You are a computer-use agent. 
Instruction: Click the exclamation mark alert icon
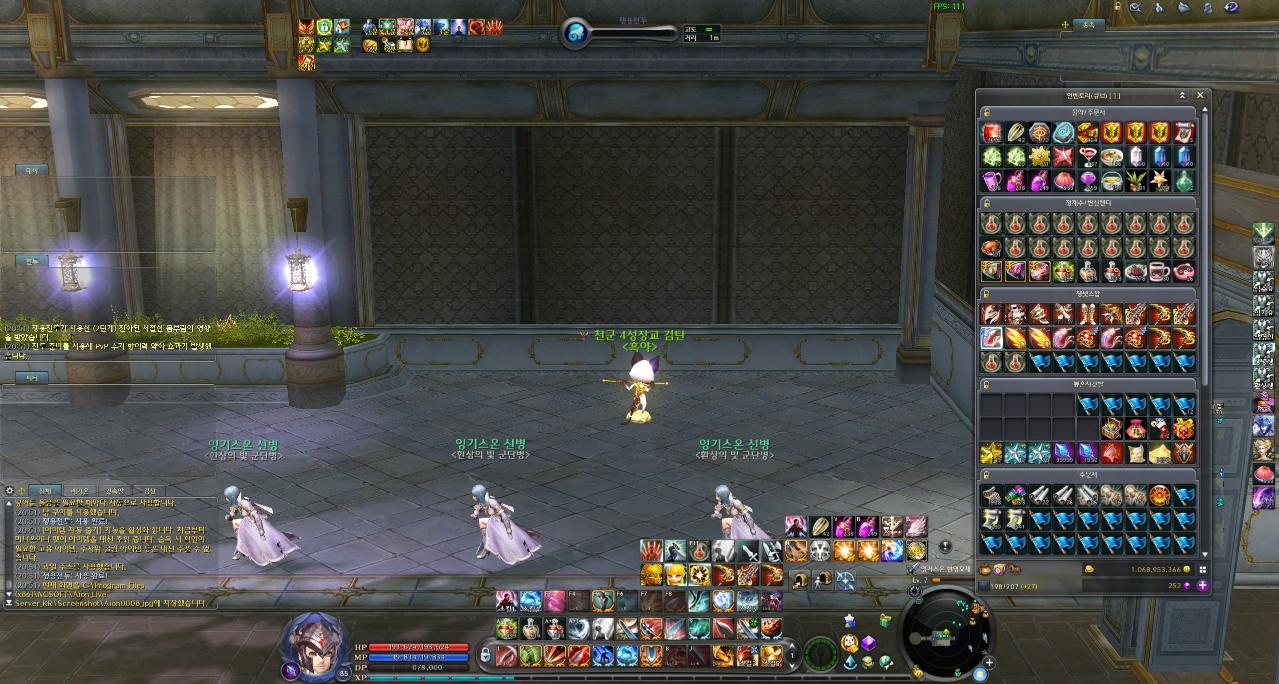(946, 548)
